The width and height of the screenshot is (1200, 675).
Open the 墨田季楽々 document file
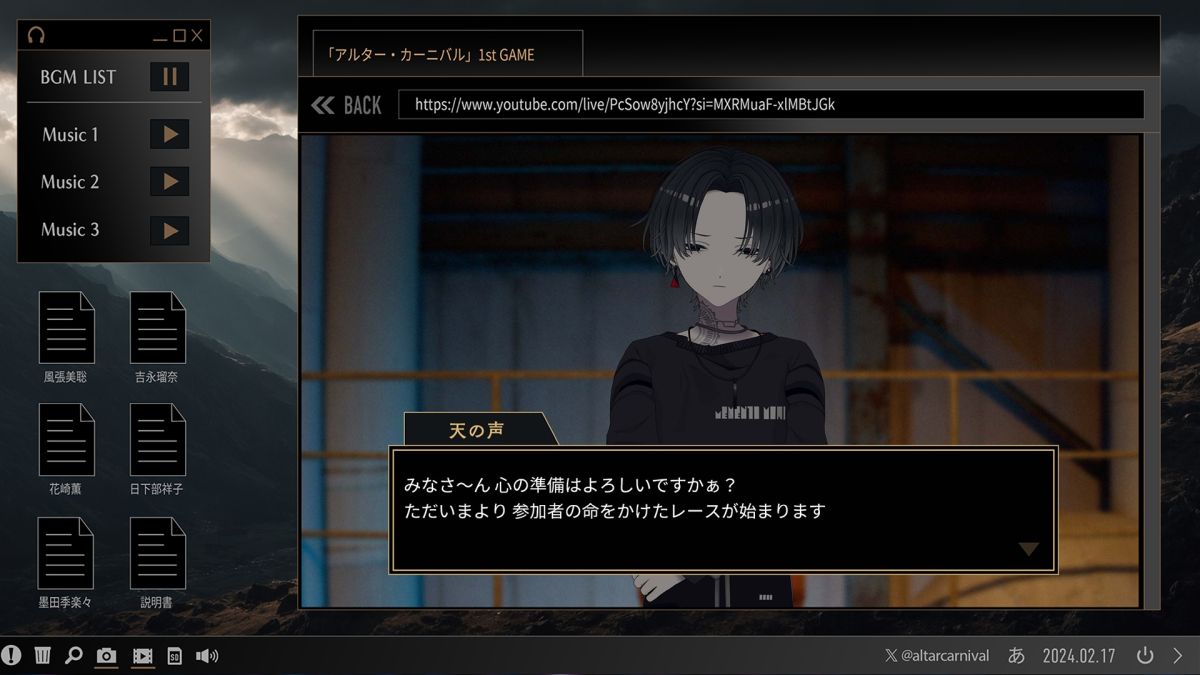click(66, 553)
